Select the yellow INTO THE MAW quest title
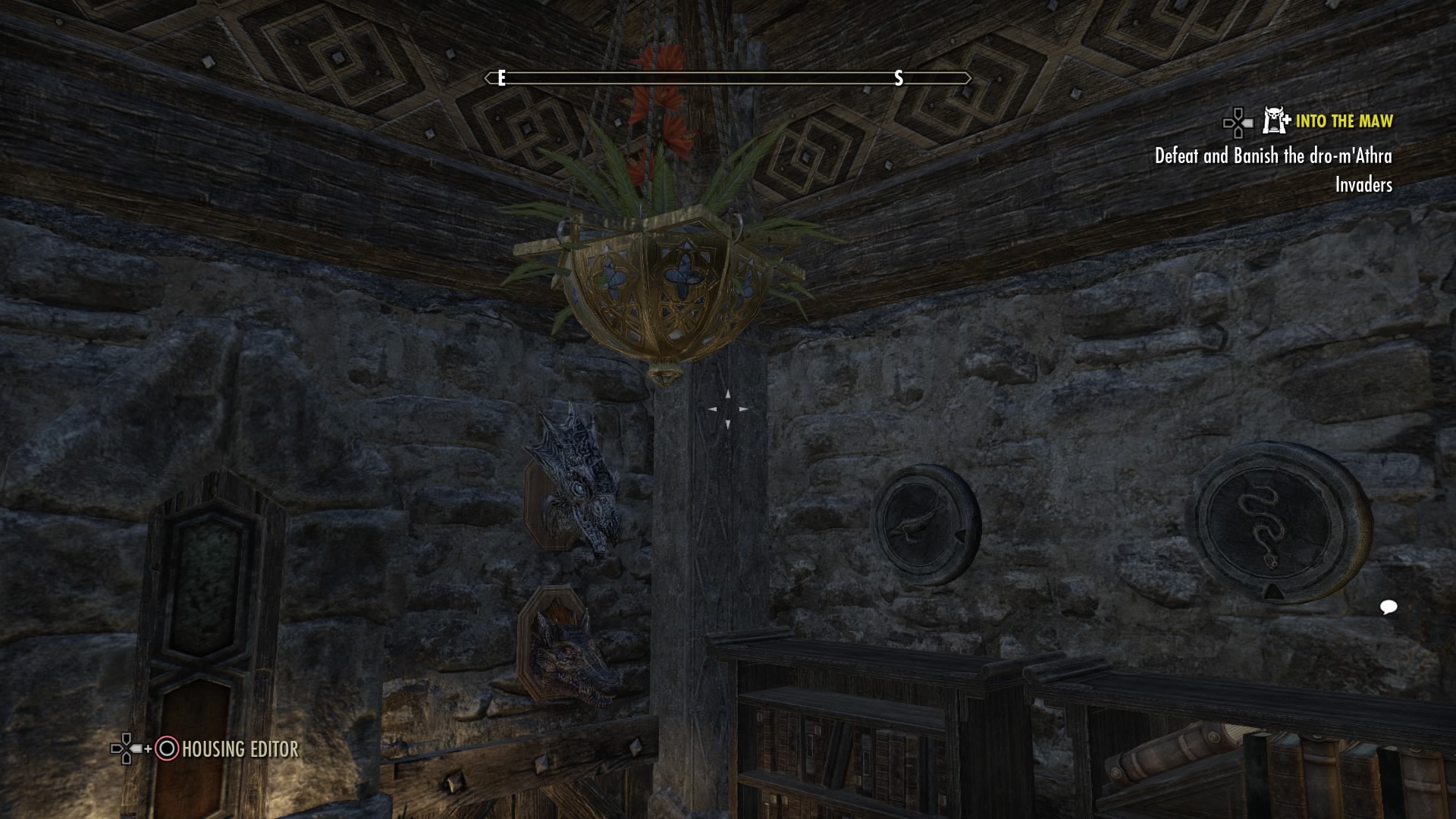 [x=1345, y=122]
